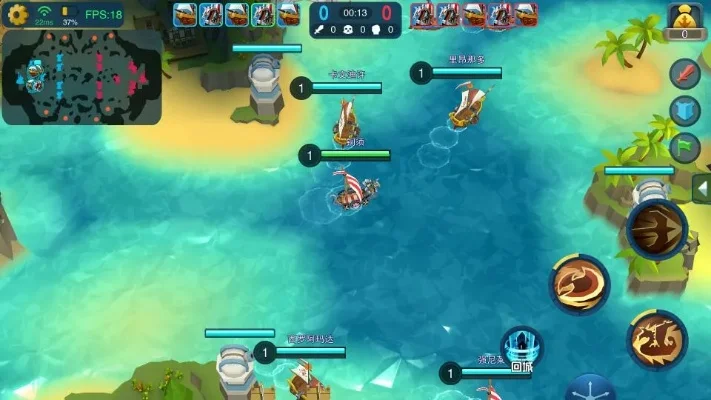
Task: Activate the dragon skill
Action: (x=657, y=338)
